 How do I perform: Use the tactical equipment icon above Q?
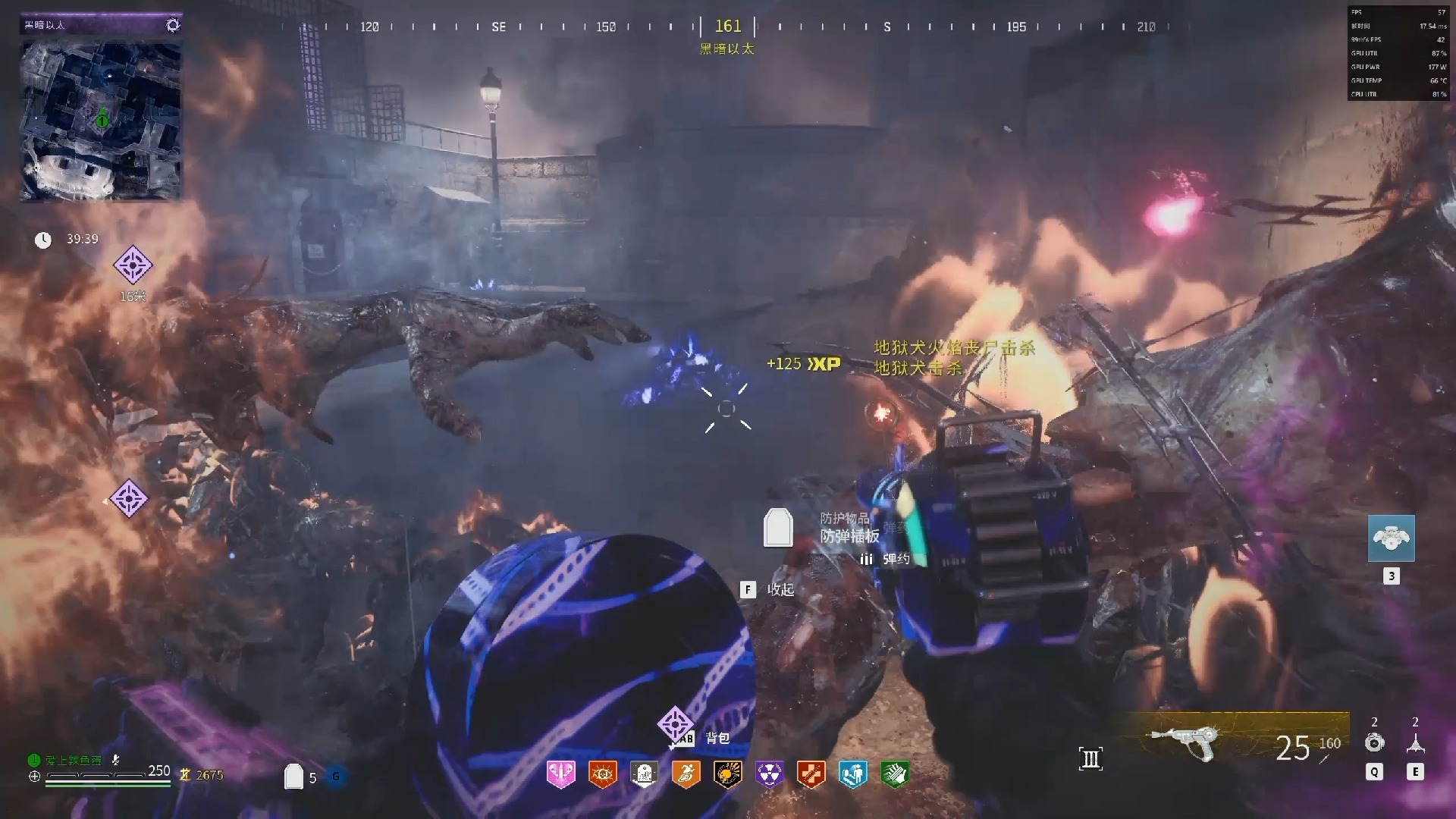click(x=1374, y=742)
